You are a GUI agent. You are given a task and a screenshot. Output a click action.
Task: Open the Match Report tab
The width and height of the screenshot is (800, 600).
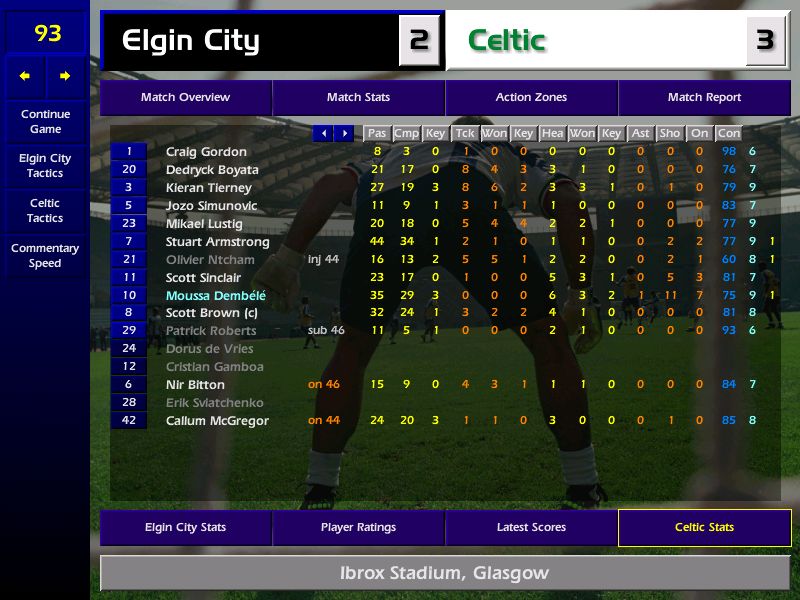pos(704,98)
